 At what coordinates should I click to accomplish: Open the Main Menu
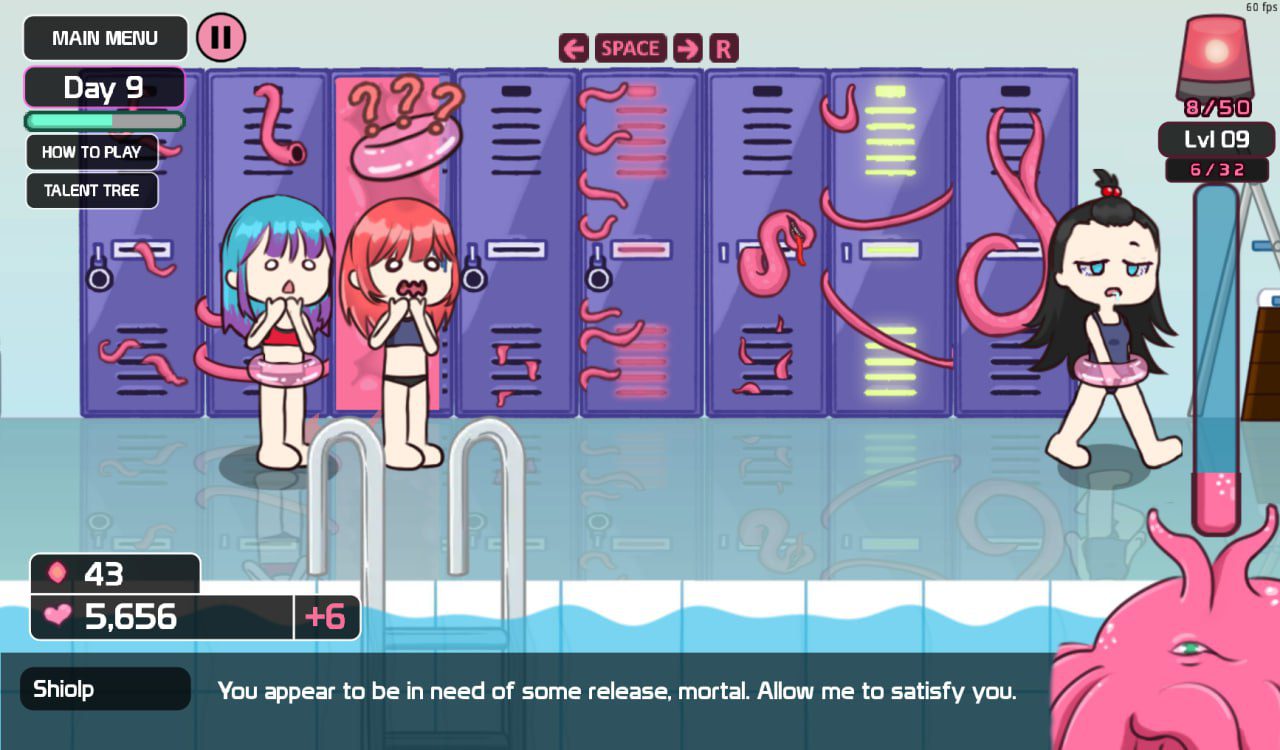pos(105,38)
